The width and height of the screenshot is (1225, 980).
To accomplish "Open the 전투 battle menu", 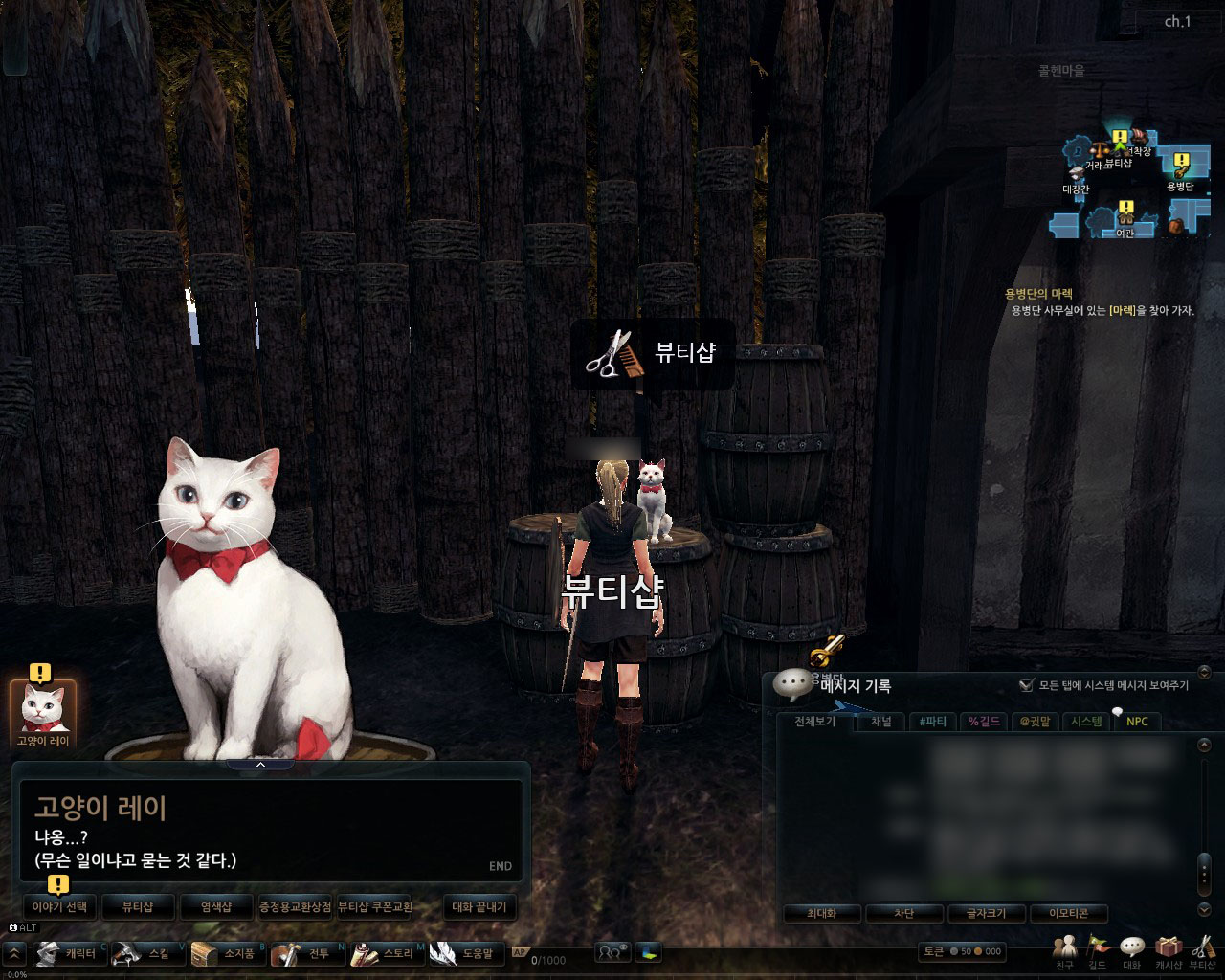I will pos(306,953).
